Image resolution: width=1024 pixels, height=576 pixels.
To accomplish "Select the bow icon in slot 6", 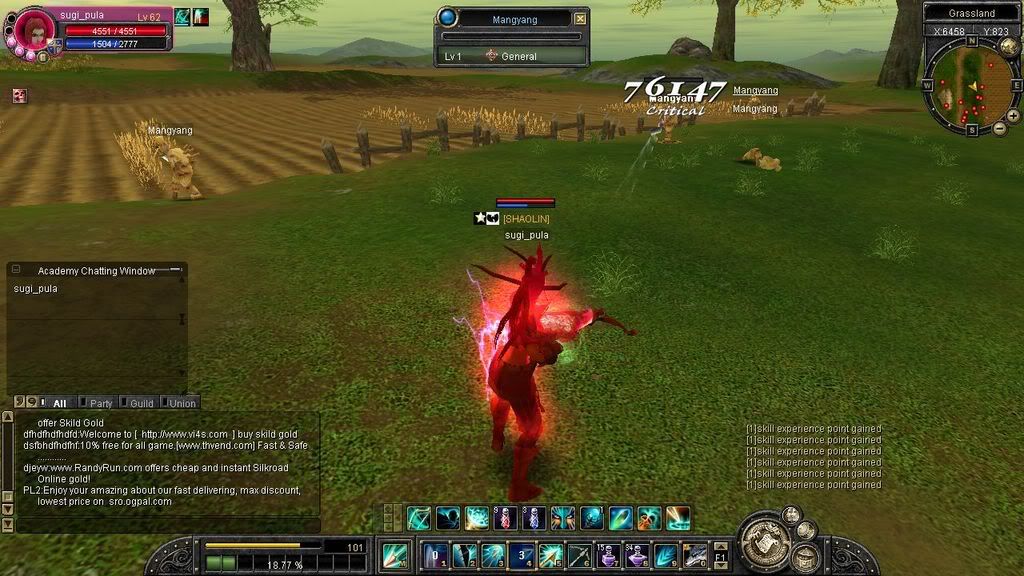I will (x=579, y=555).
